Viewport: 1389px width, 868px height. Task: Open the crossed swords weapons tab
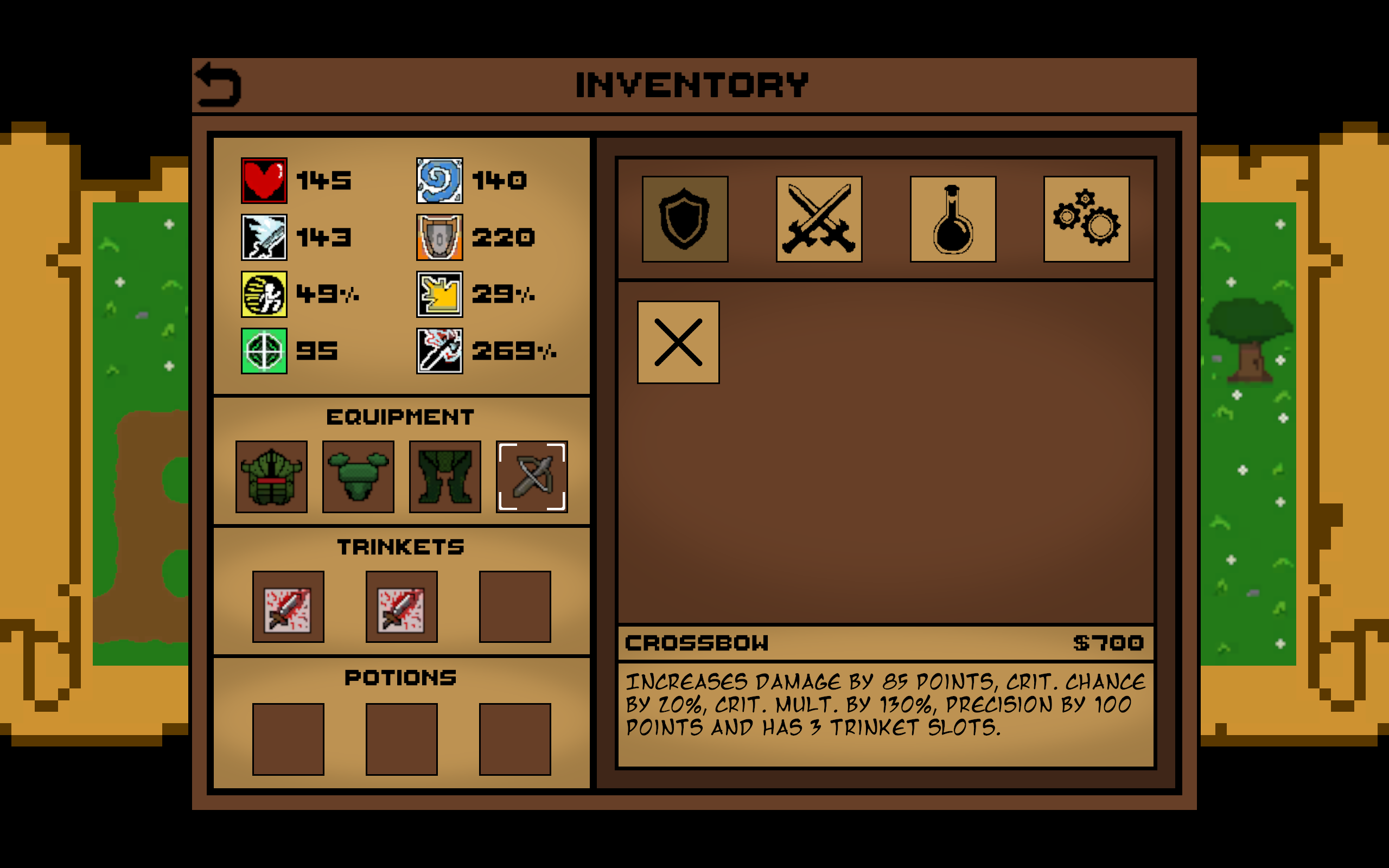point(819,219)
